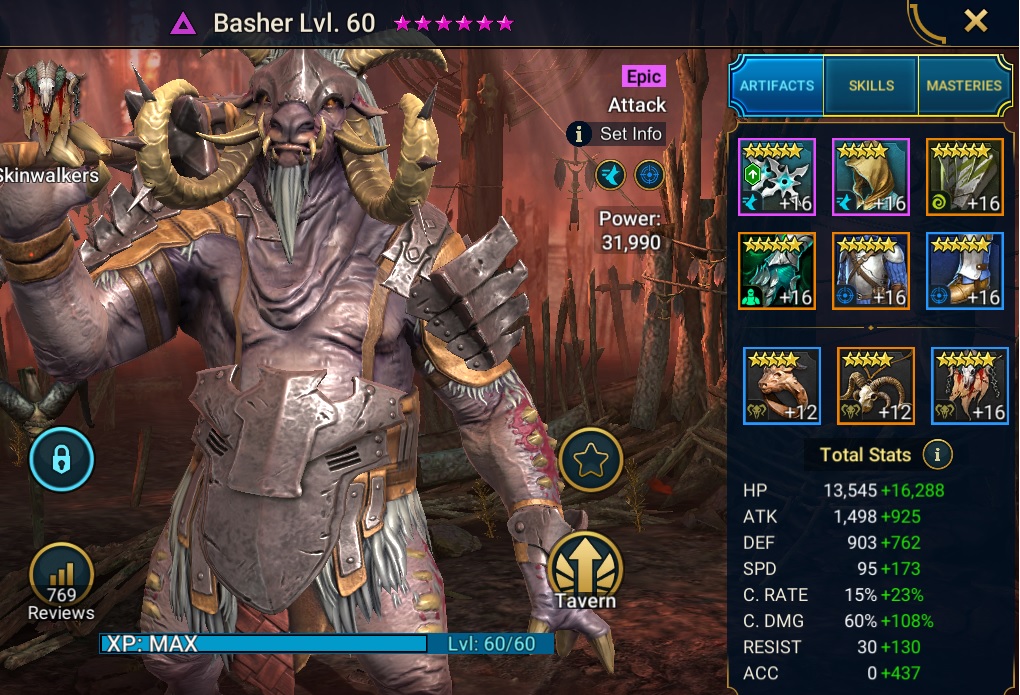This screenshot has width=1020, height=695.
Task: Select the Artifacts tab
Action: tap(777, 86)
